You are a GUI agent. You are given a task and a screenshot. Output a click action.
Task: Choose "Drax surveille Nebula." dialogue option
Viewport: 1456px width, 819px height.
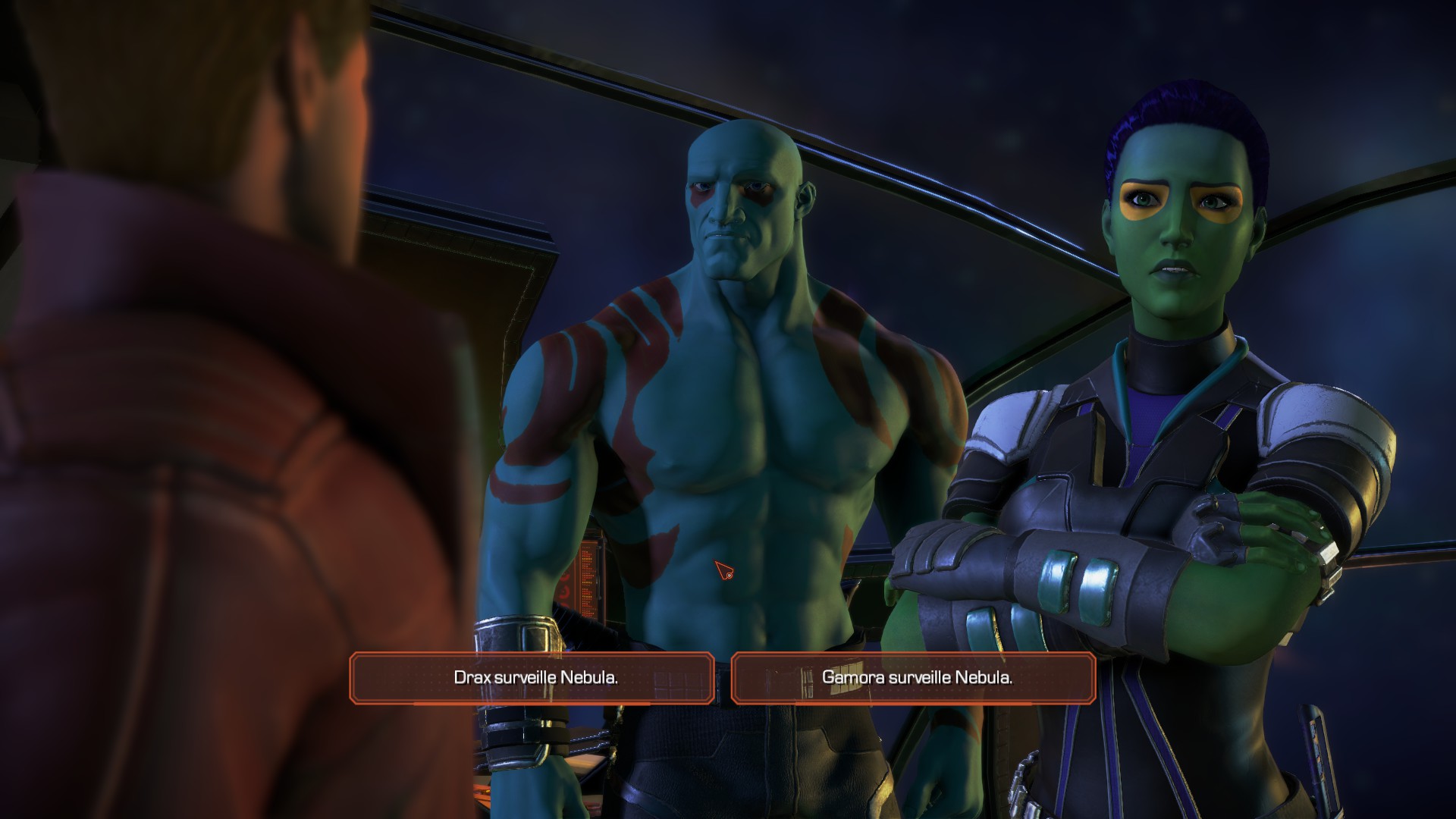534,678
